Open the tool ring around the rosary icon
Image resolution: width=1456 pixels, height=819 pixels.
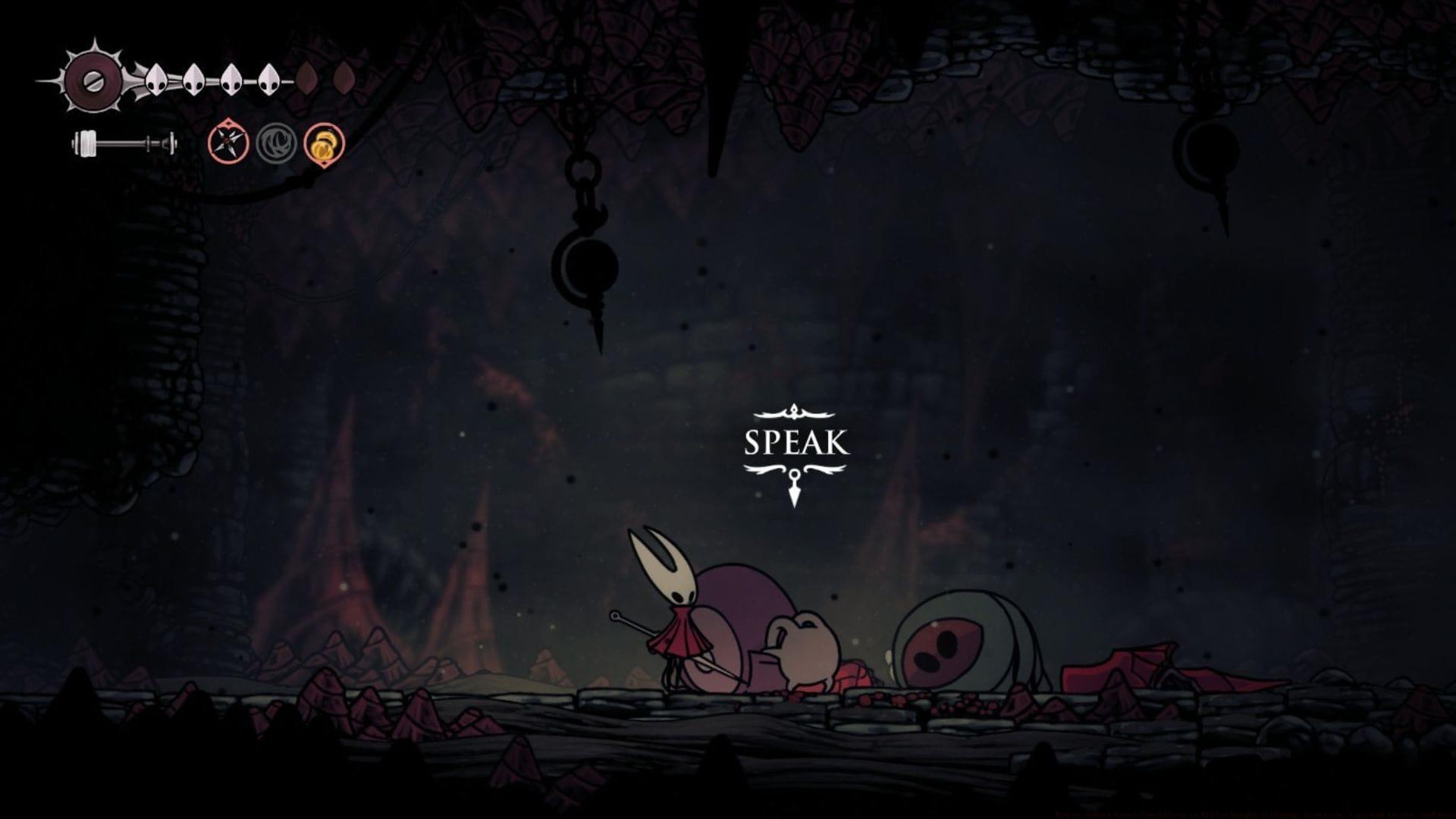(322, 144)
